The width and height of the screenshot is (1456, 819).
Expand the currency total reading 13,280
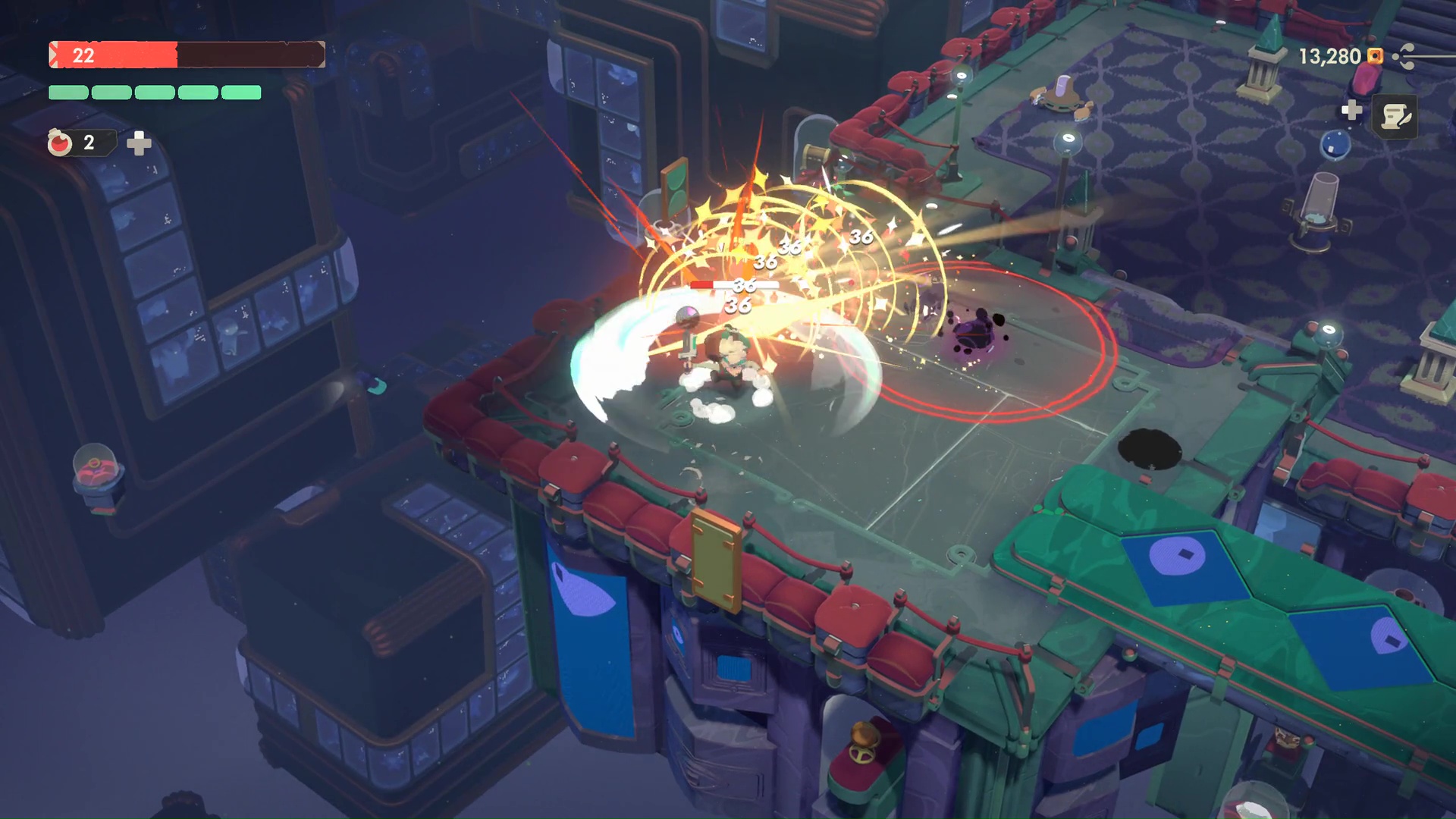[1331, 56]
